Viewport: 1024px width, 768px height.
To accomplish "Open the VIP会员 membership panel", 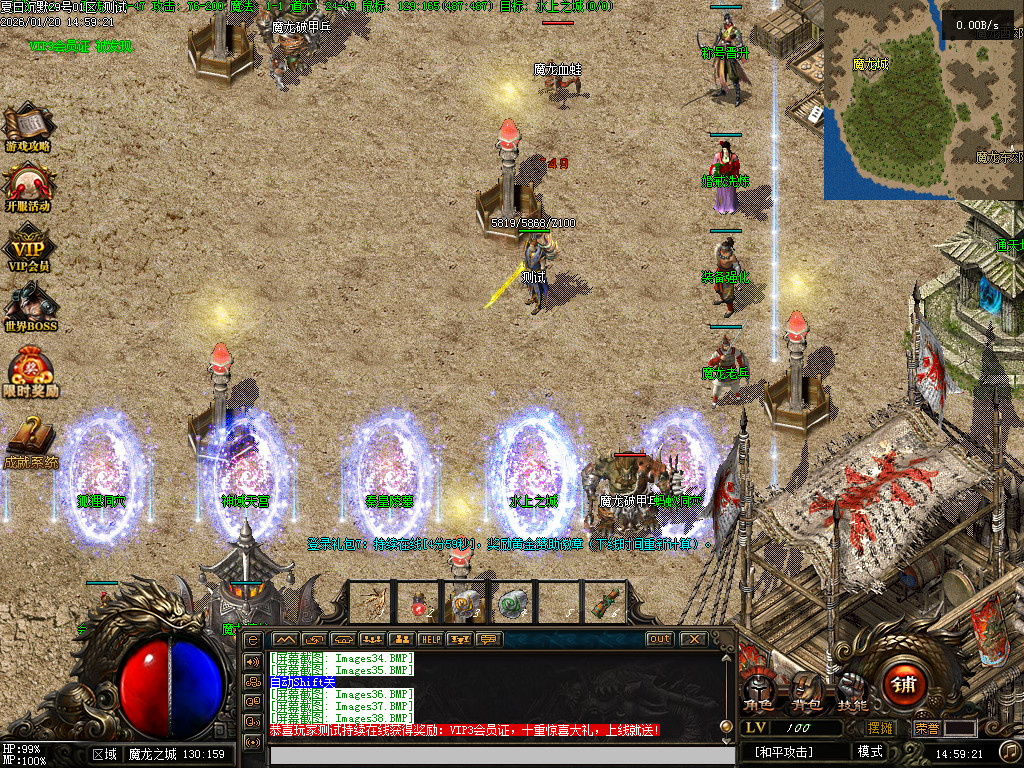I will tap(28, 247).
